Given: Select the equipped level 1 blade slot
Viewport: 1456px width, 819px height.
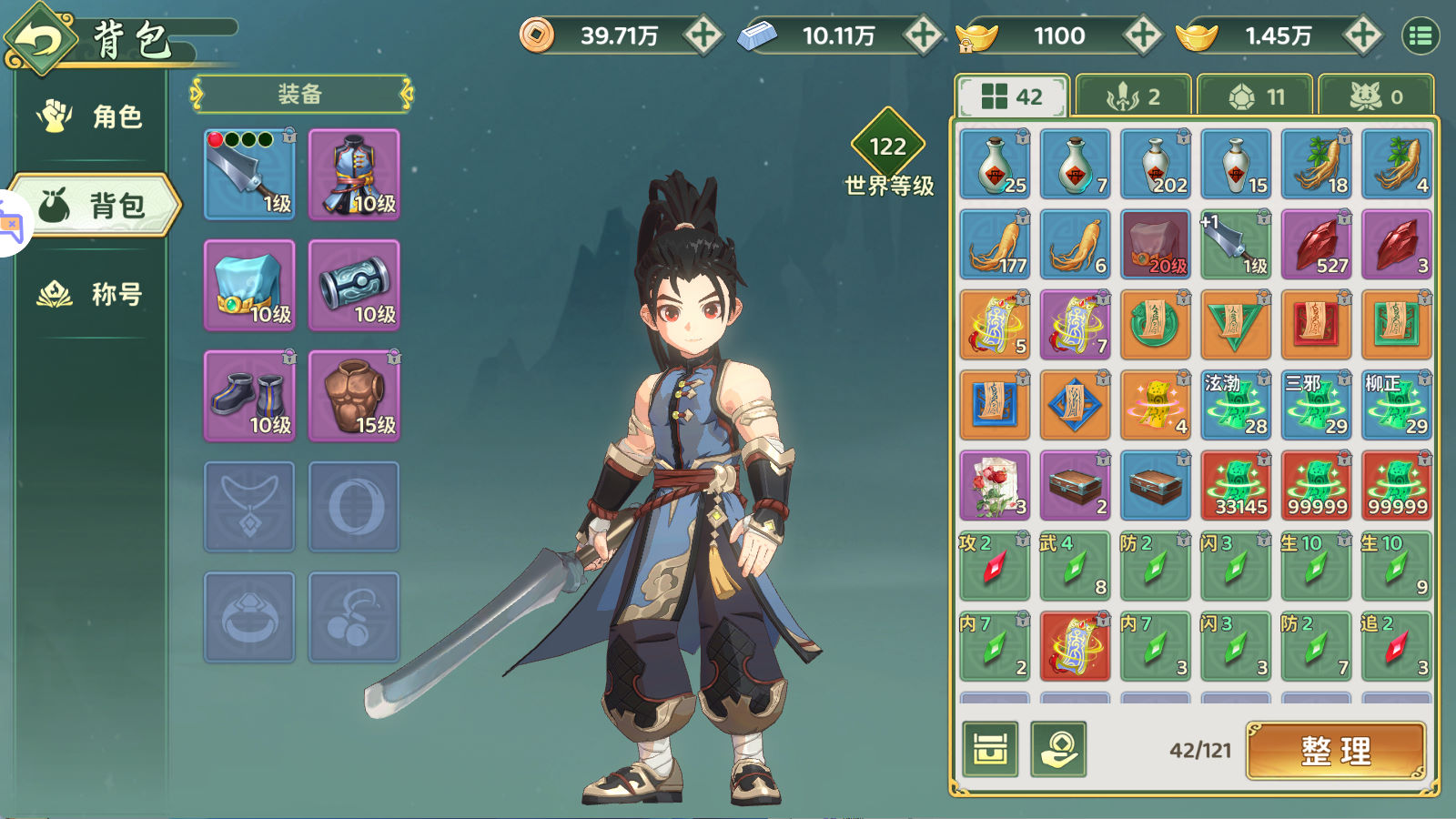Looking at the screenshot, I should click(249, 174).
